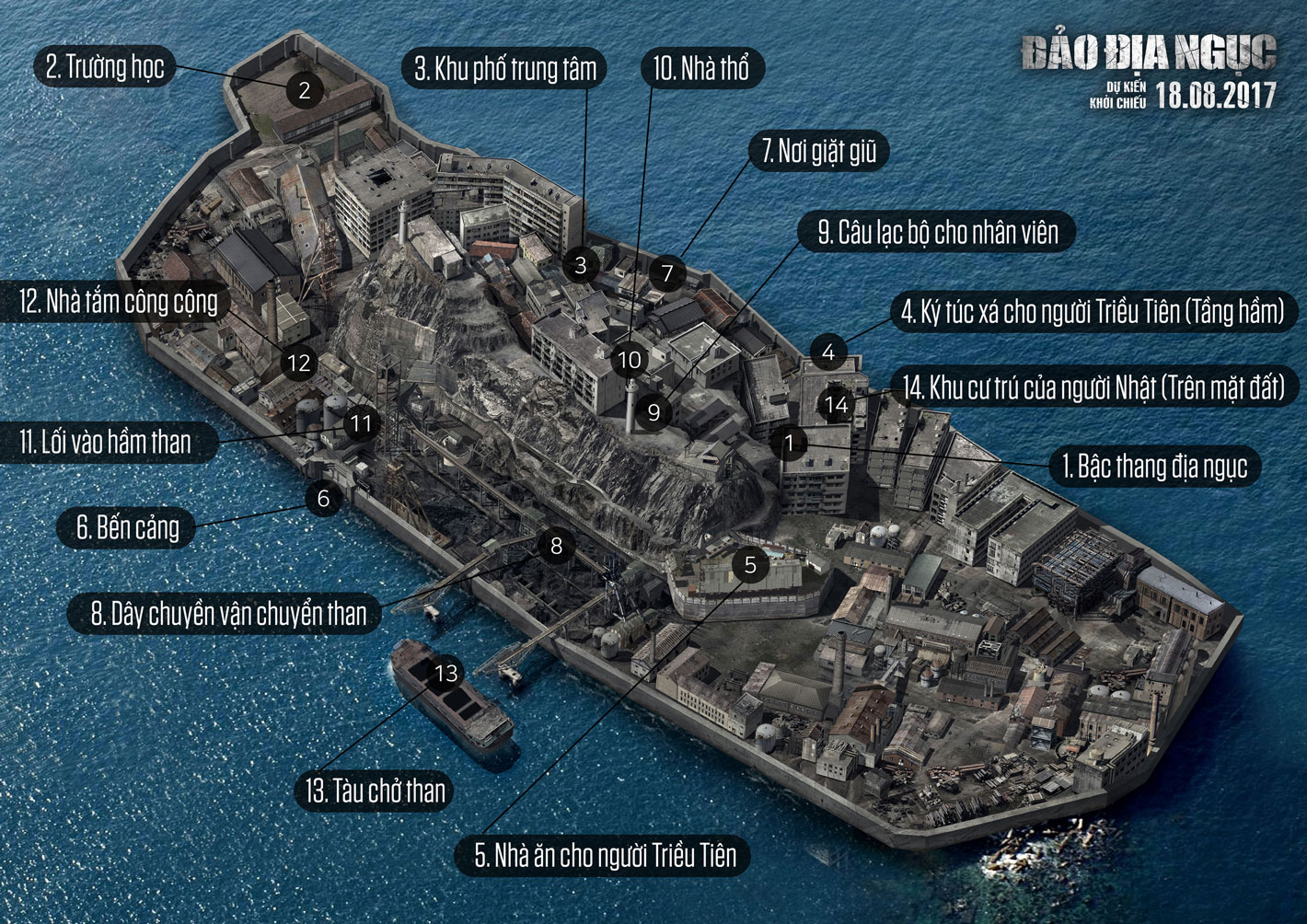Screen dimensions: 1307x924
Task: Select the round number 10 map marker
Action: (x=630, y=360)
